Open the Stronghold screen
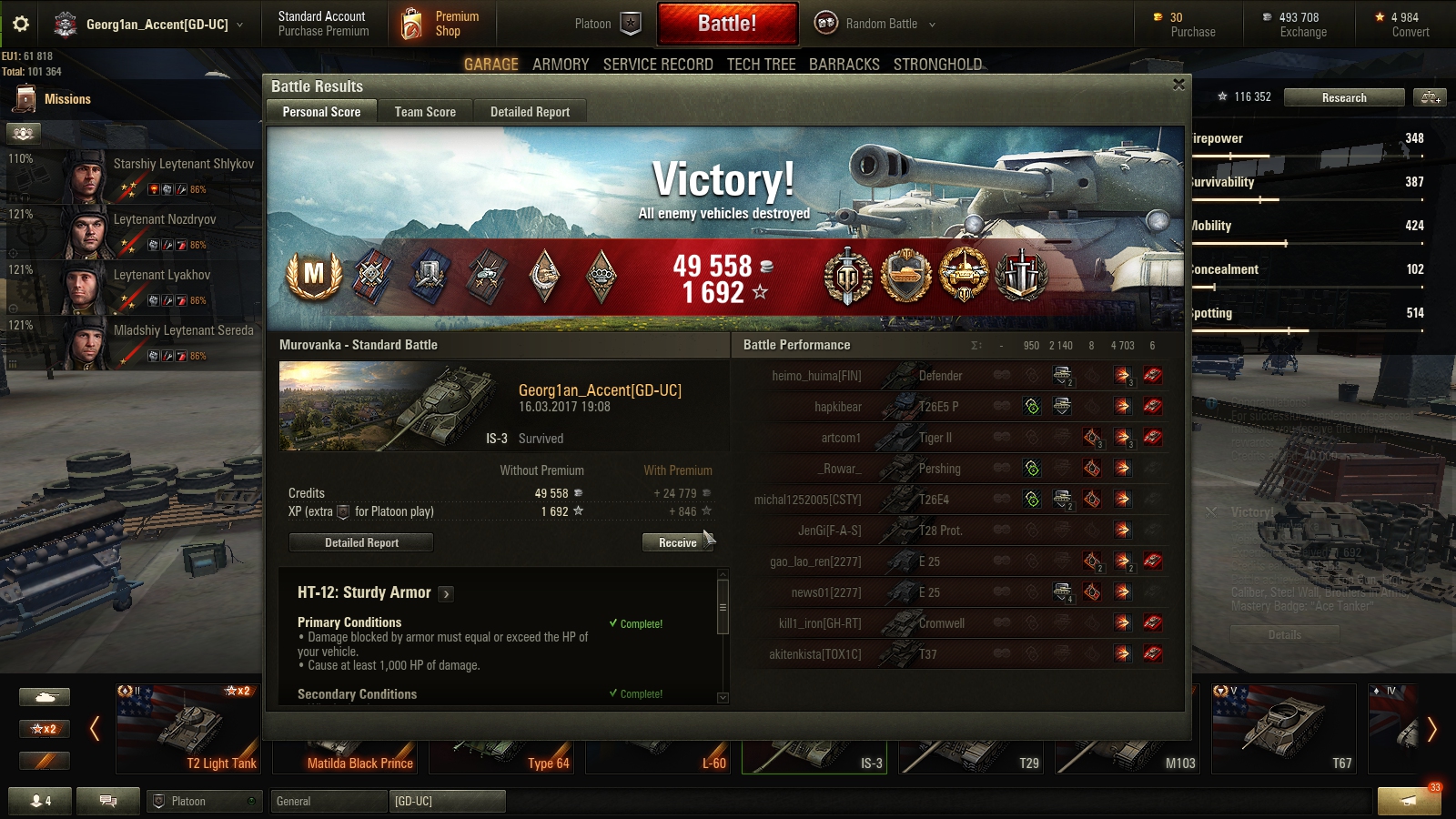This screenshot has height=819, width=1456. tap(937, 65)
